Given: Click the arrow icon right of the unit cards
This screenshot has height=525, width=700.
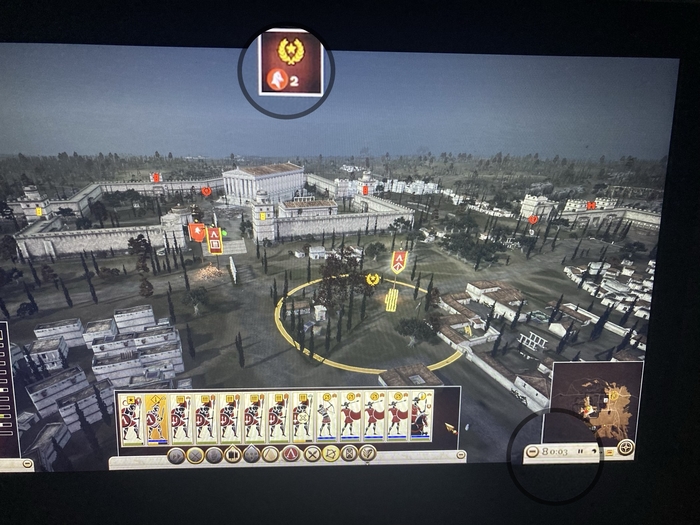Looking at the screenshot, I should tap(449, 428).
